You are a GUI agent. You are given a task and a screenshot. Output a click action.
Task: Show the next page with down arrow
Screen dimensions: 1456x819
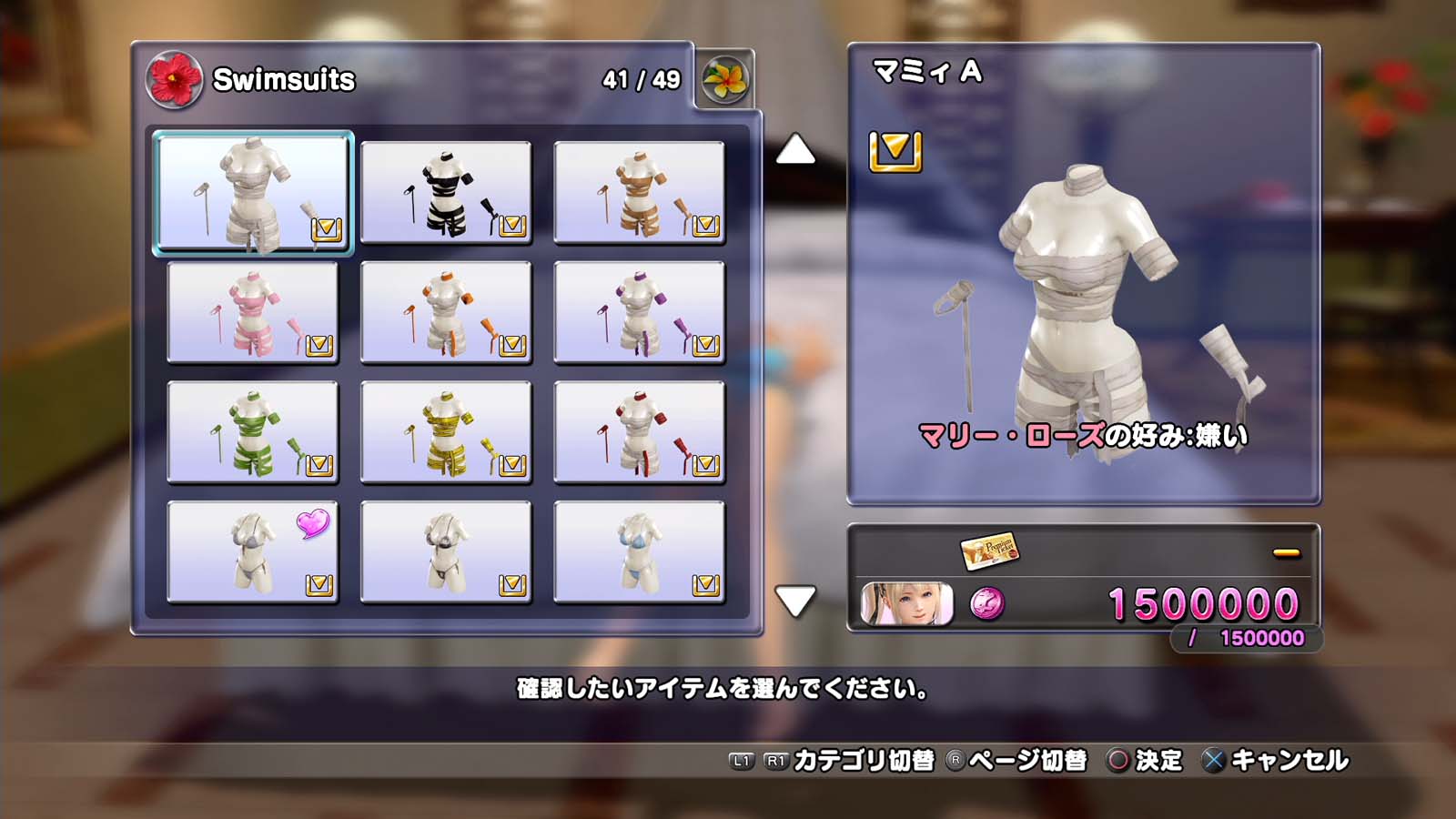(794, 601)
